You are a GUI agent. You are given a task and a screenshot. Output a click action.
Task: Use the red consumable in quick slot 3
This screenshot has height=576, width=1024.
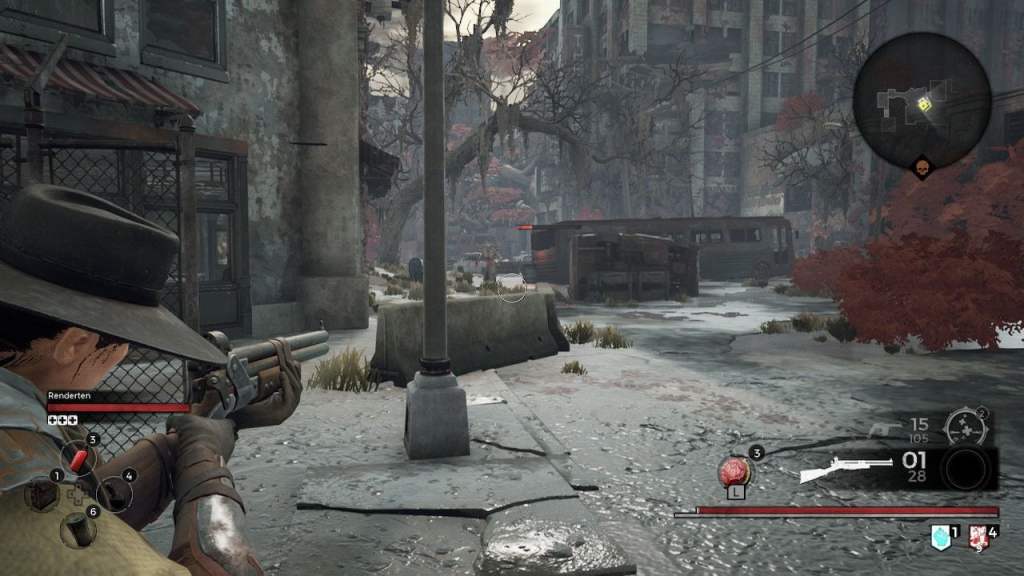pyautogui.click(x=78, y=459)
